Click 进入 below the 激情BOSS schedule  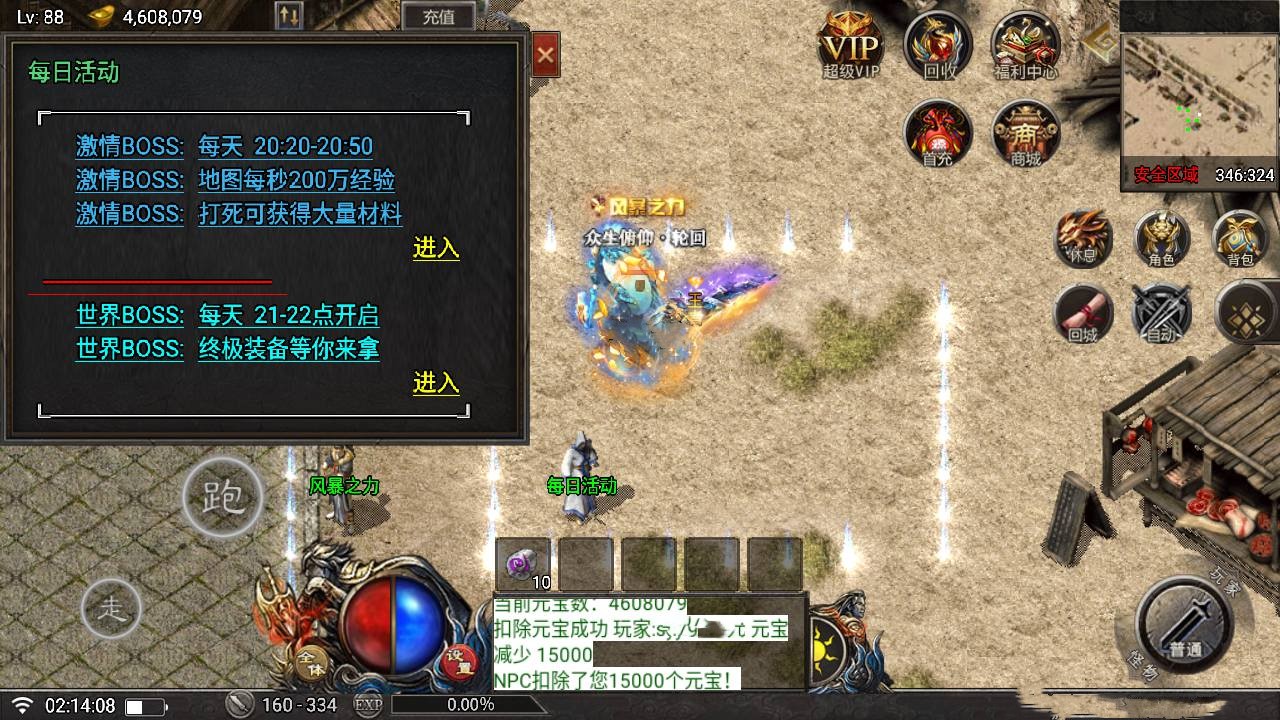pos(436,249)
